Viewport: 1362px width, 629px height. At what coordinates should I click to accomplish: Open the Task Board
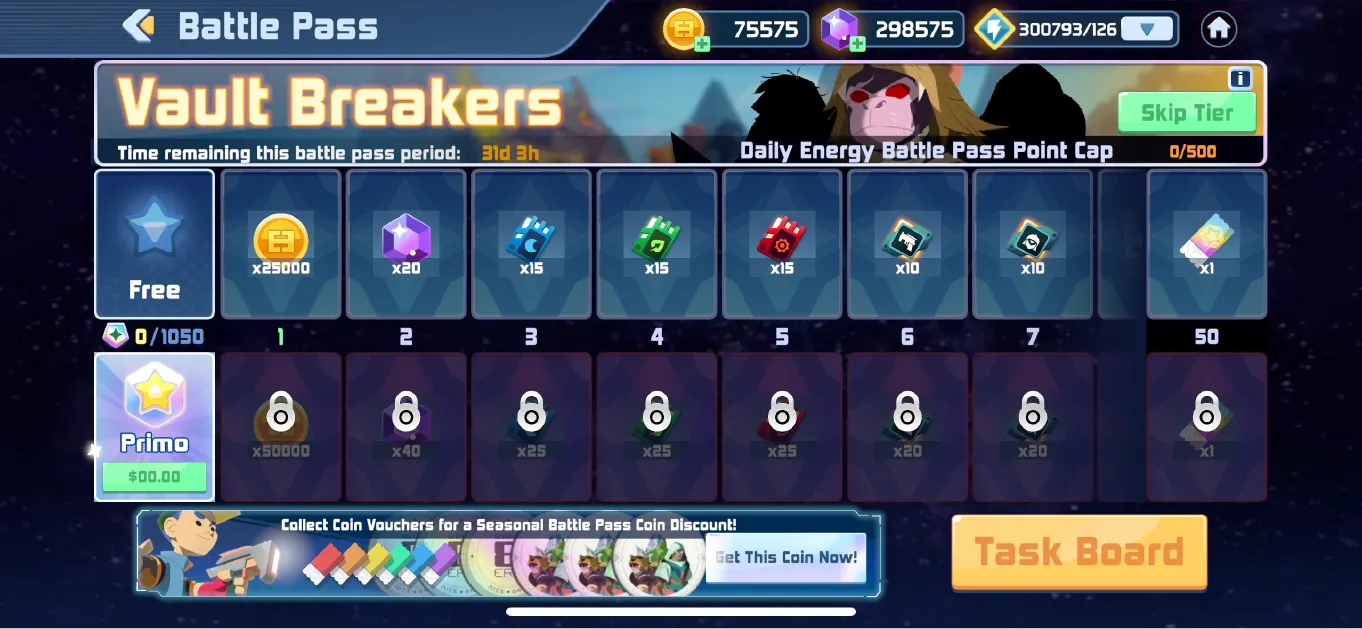[1079, 551]
